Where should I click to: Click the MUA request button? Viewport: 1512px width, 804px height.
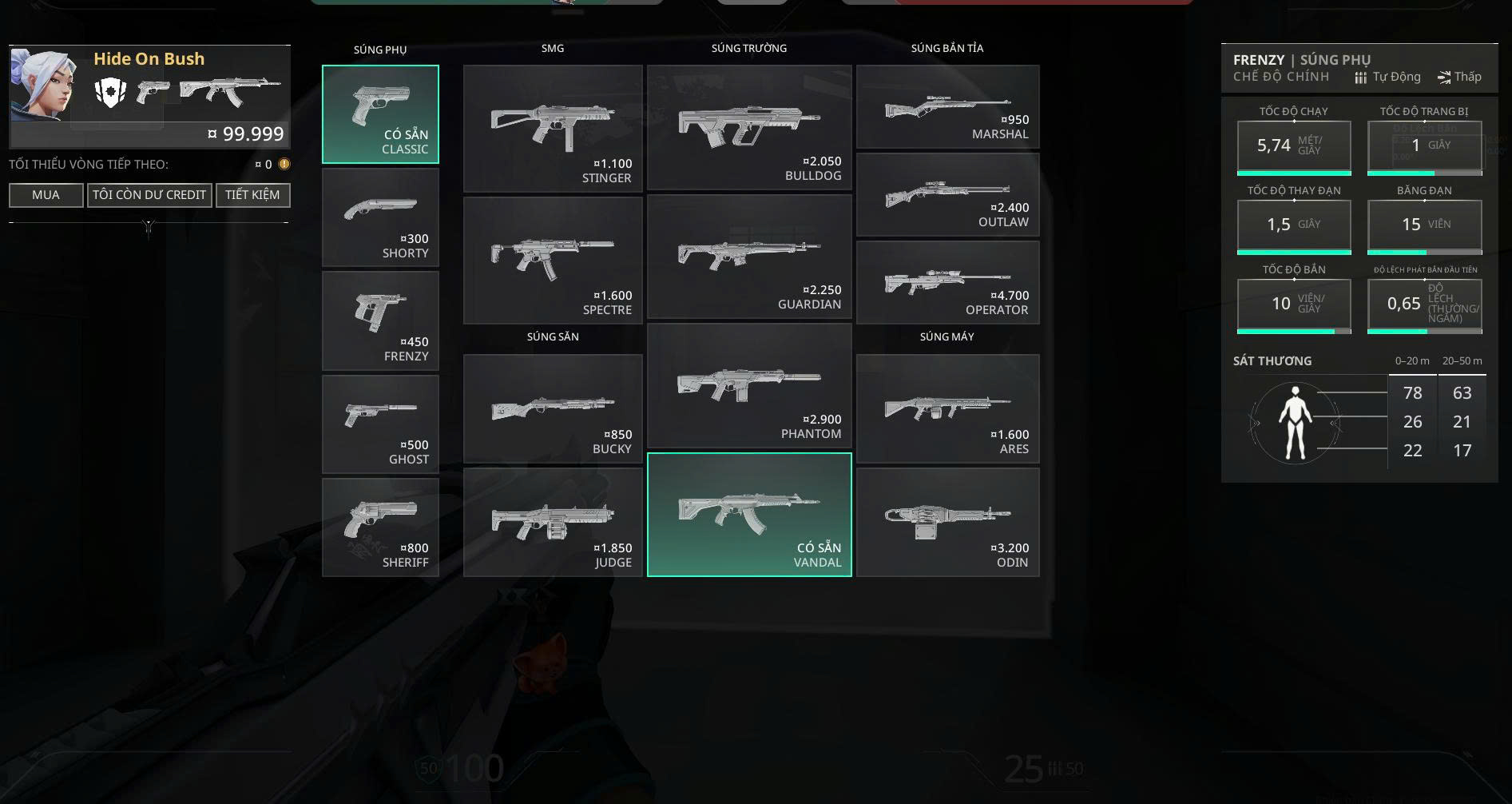click(x=46, y=195)
